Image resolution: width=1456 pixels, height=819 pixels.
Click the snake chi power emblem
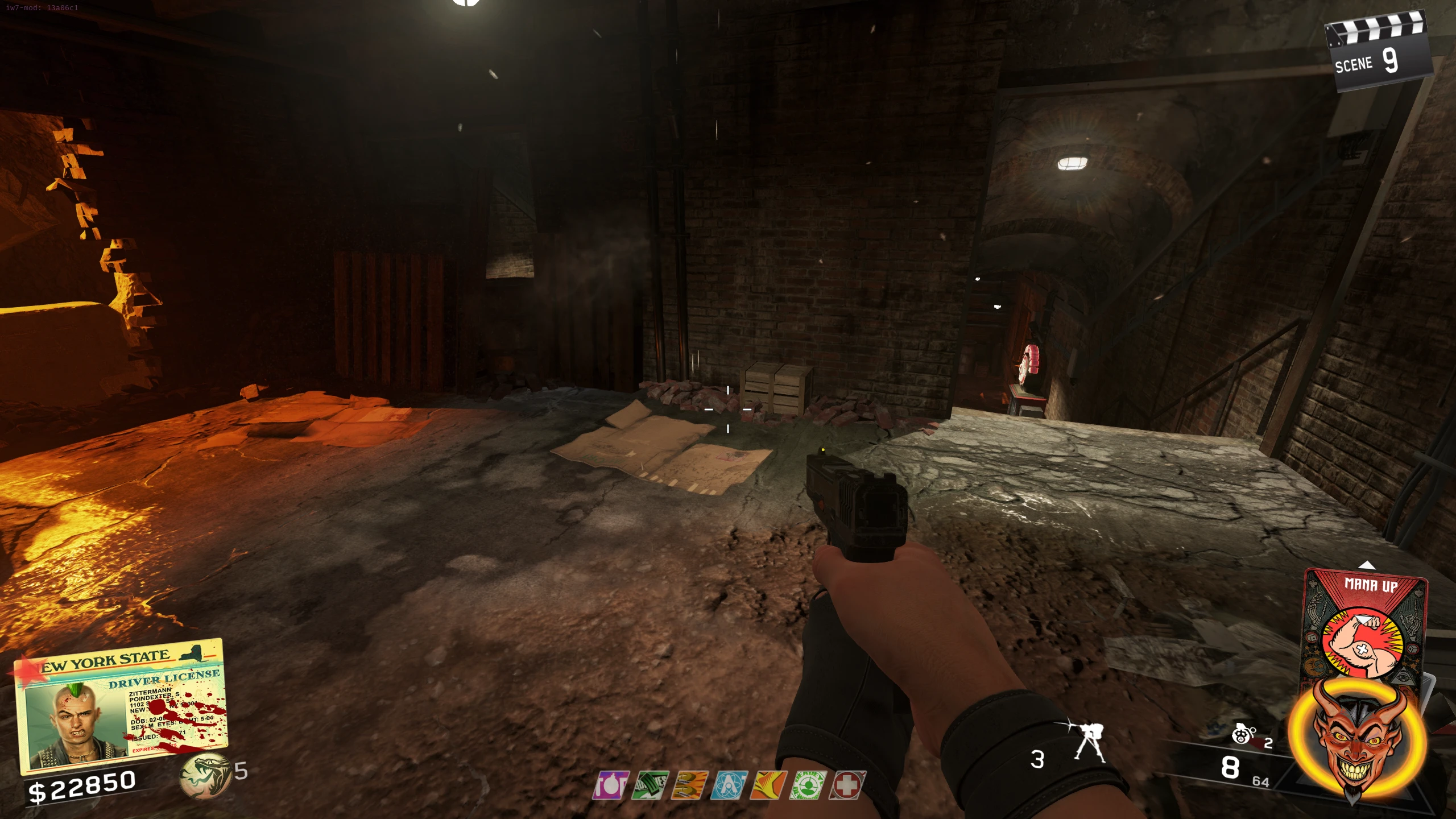click(x=204, y=775)
